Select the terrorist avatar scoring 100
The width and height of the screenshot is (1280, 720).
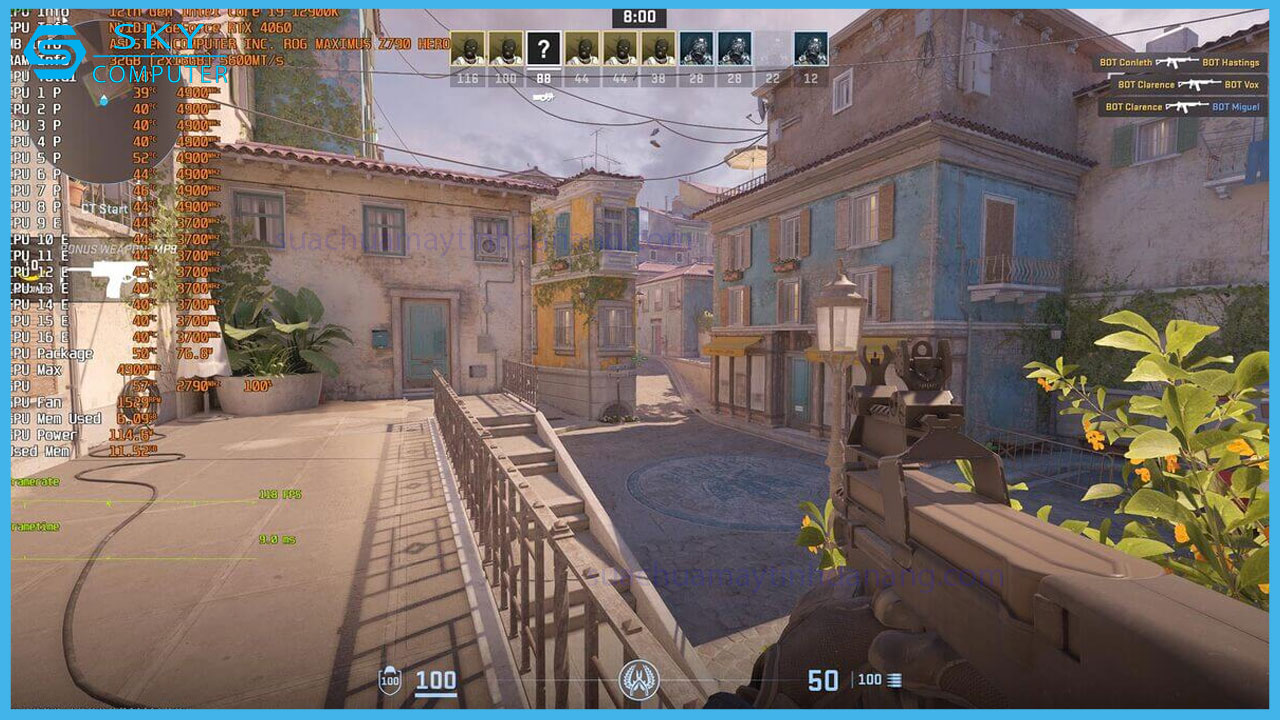[x=505, y=48]
